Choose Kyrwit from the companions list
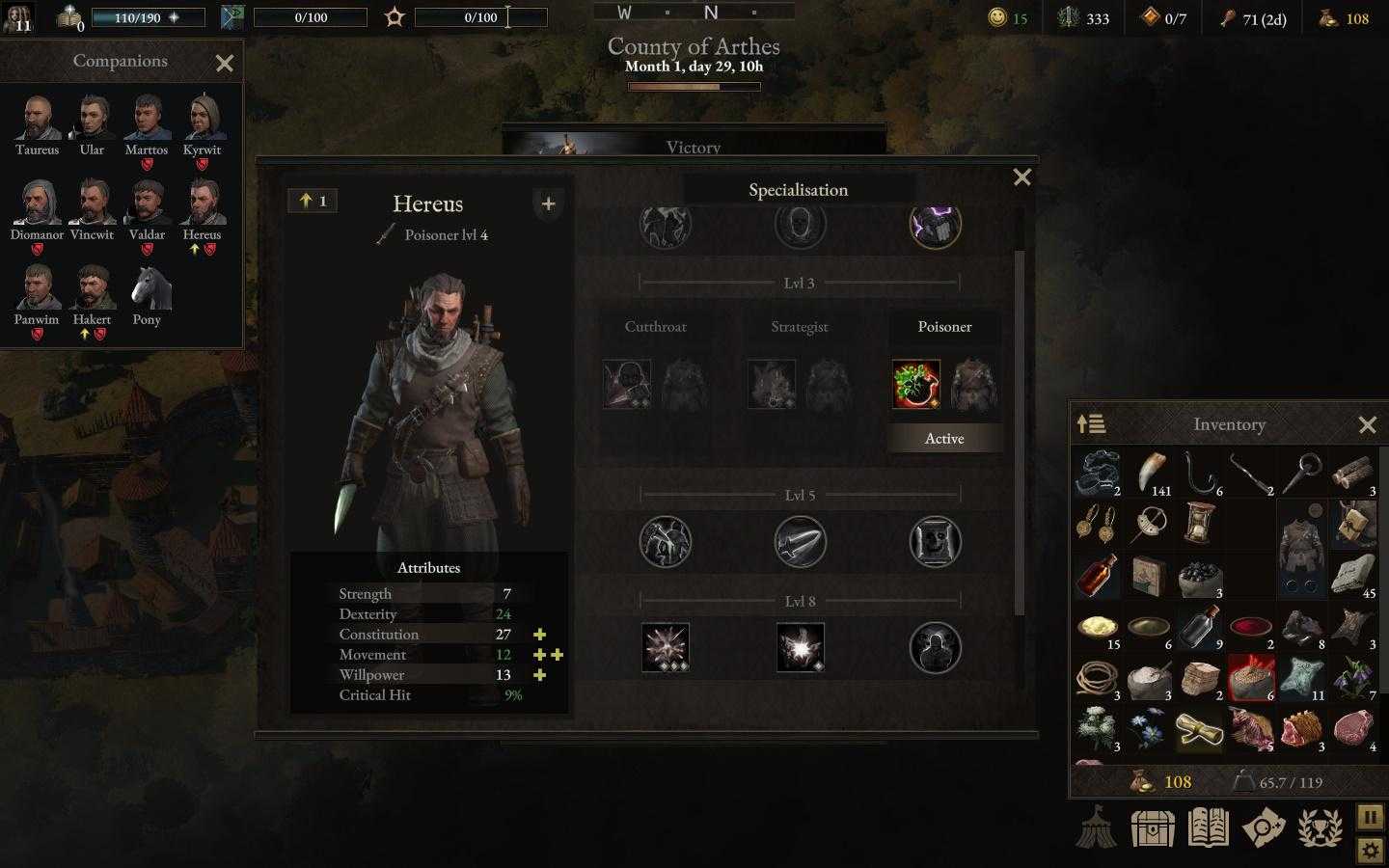The width and height of the screenshot is (1389, 868). [x=202, y=120]
